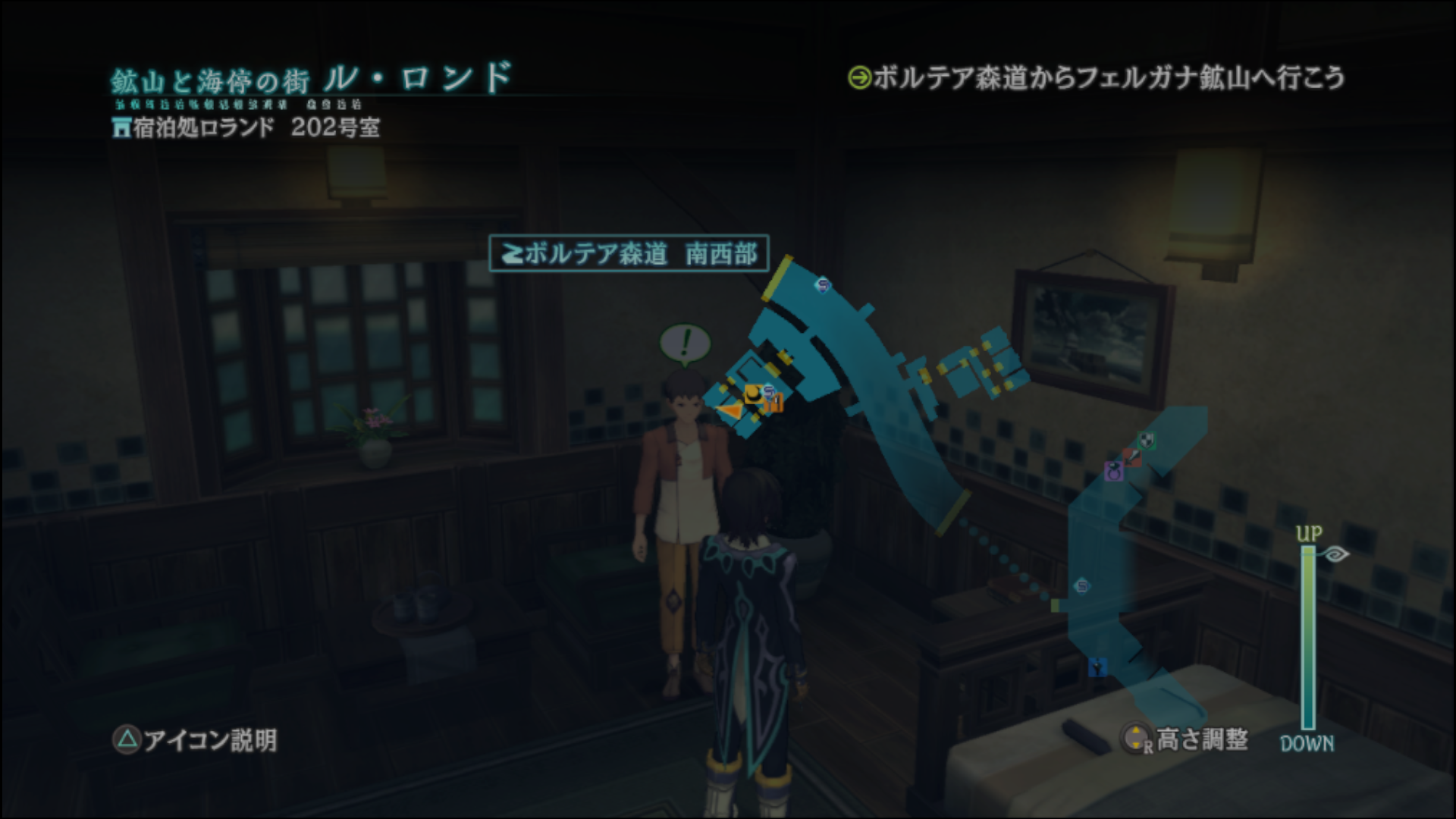Select the armor shop shield icon on the map
1456x819 pixels.
[1147, 441]
